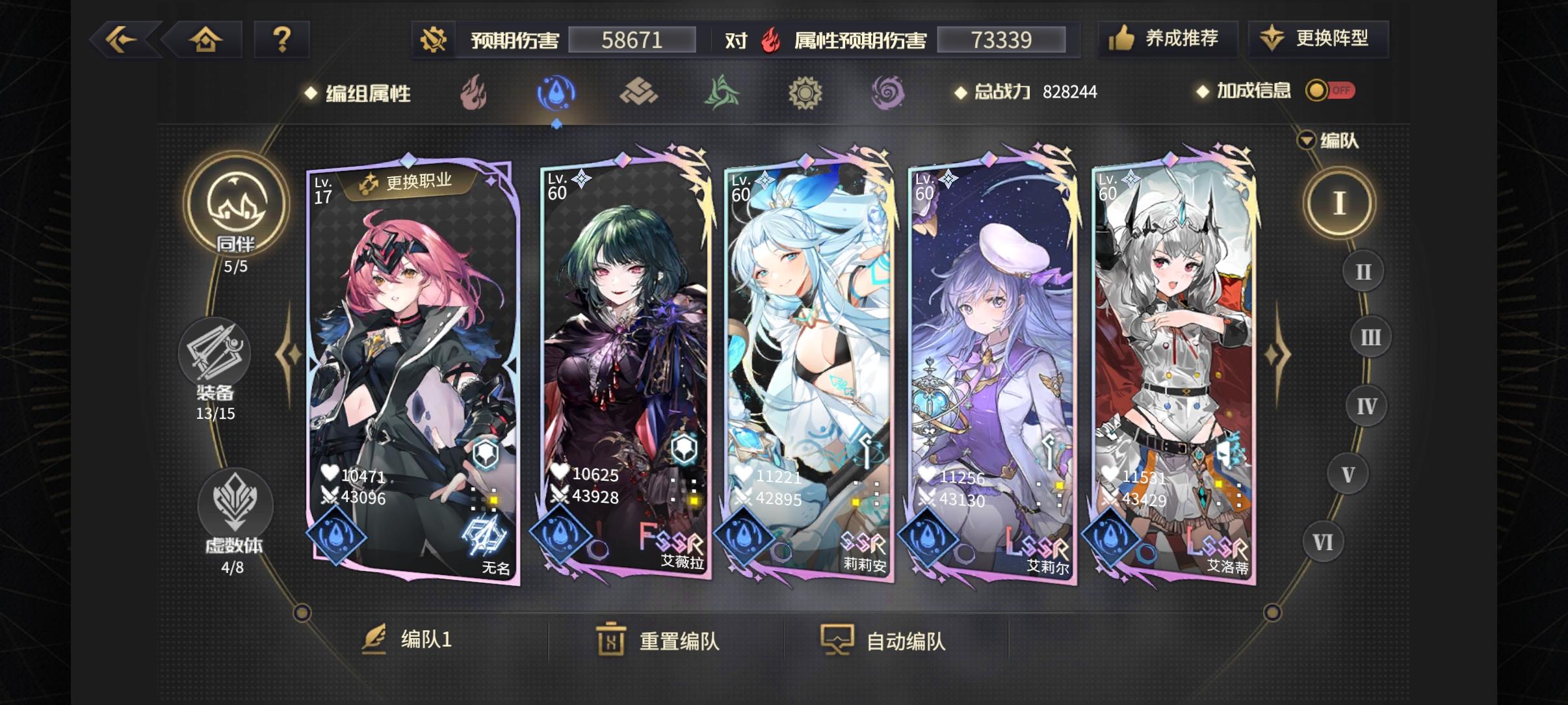Select the water element filter icon

point(554,92)
